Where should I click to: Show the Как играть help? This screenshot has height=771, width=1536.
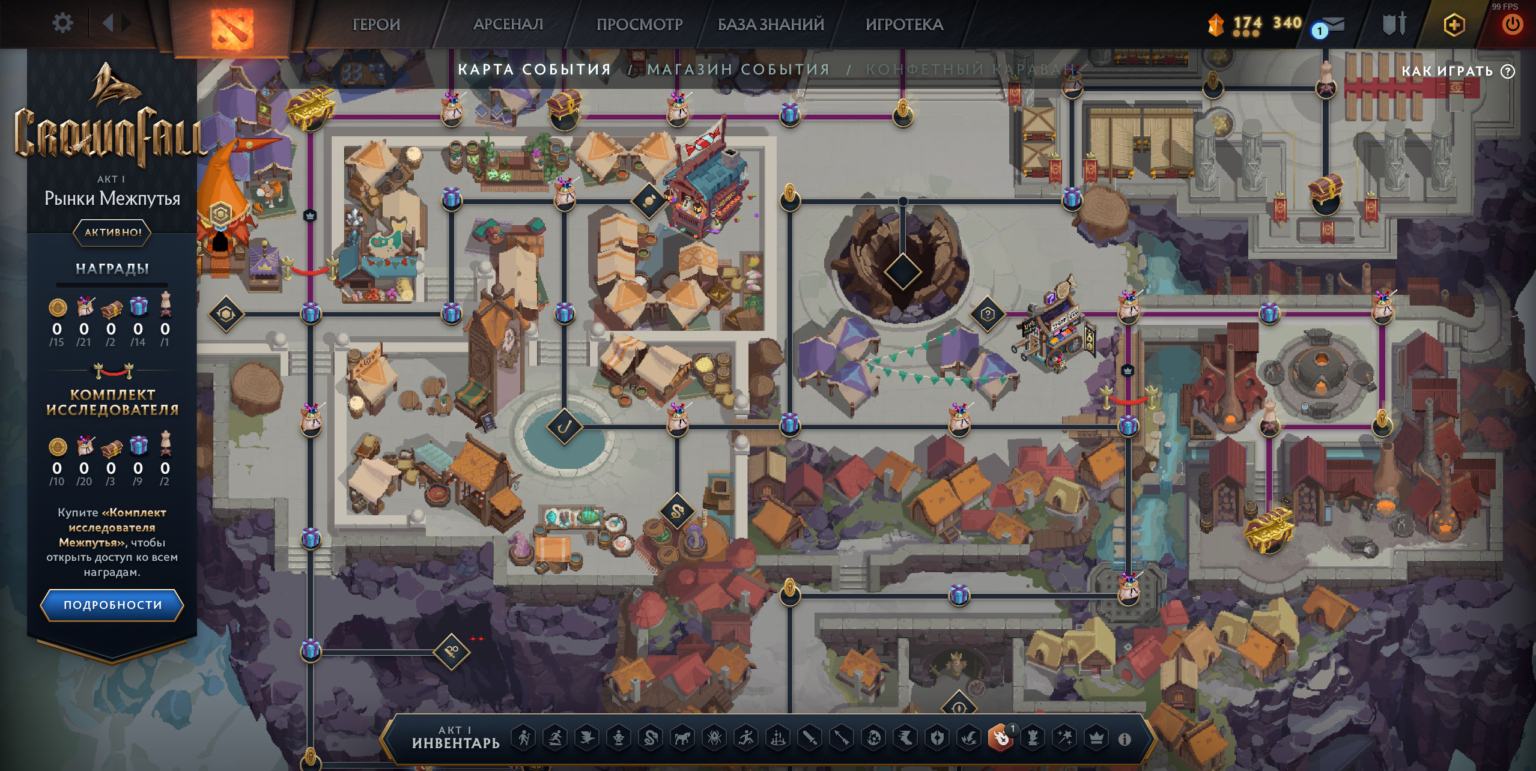point(1457,71)
